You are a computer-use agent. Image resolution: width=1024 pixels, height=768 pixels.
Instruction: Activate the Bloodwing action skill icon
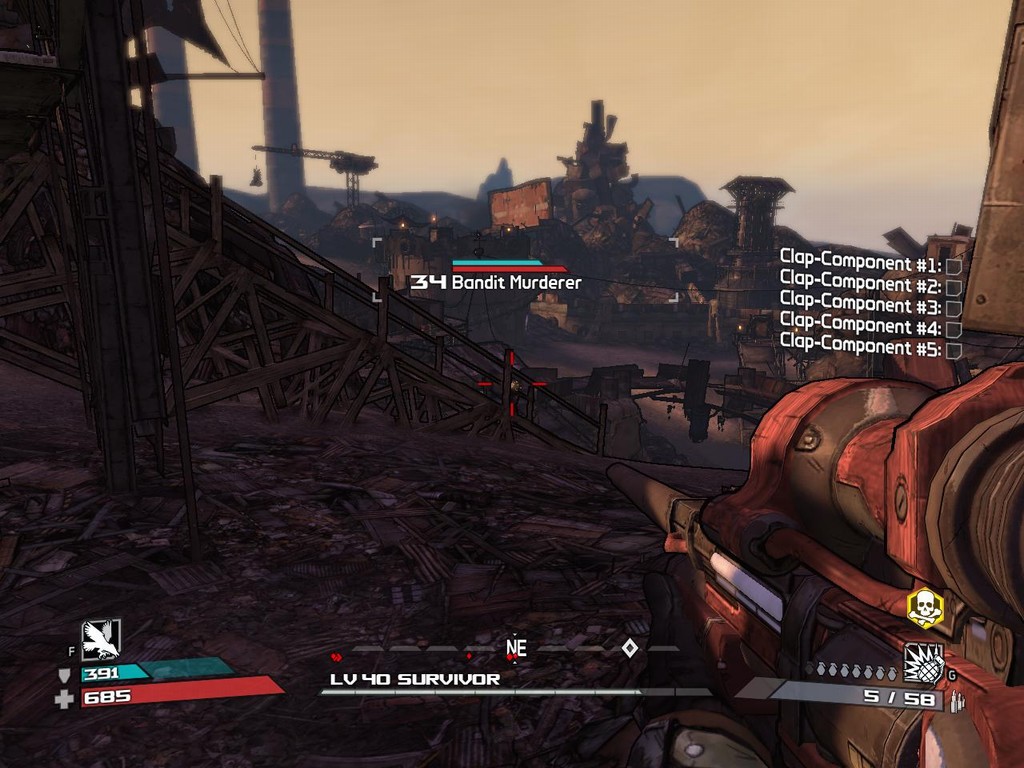[101, 639]
